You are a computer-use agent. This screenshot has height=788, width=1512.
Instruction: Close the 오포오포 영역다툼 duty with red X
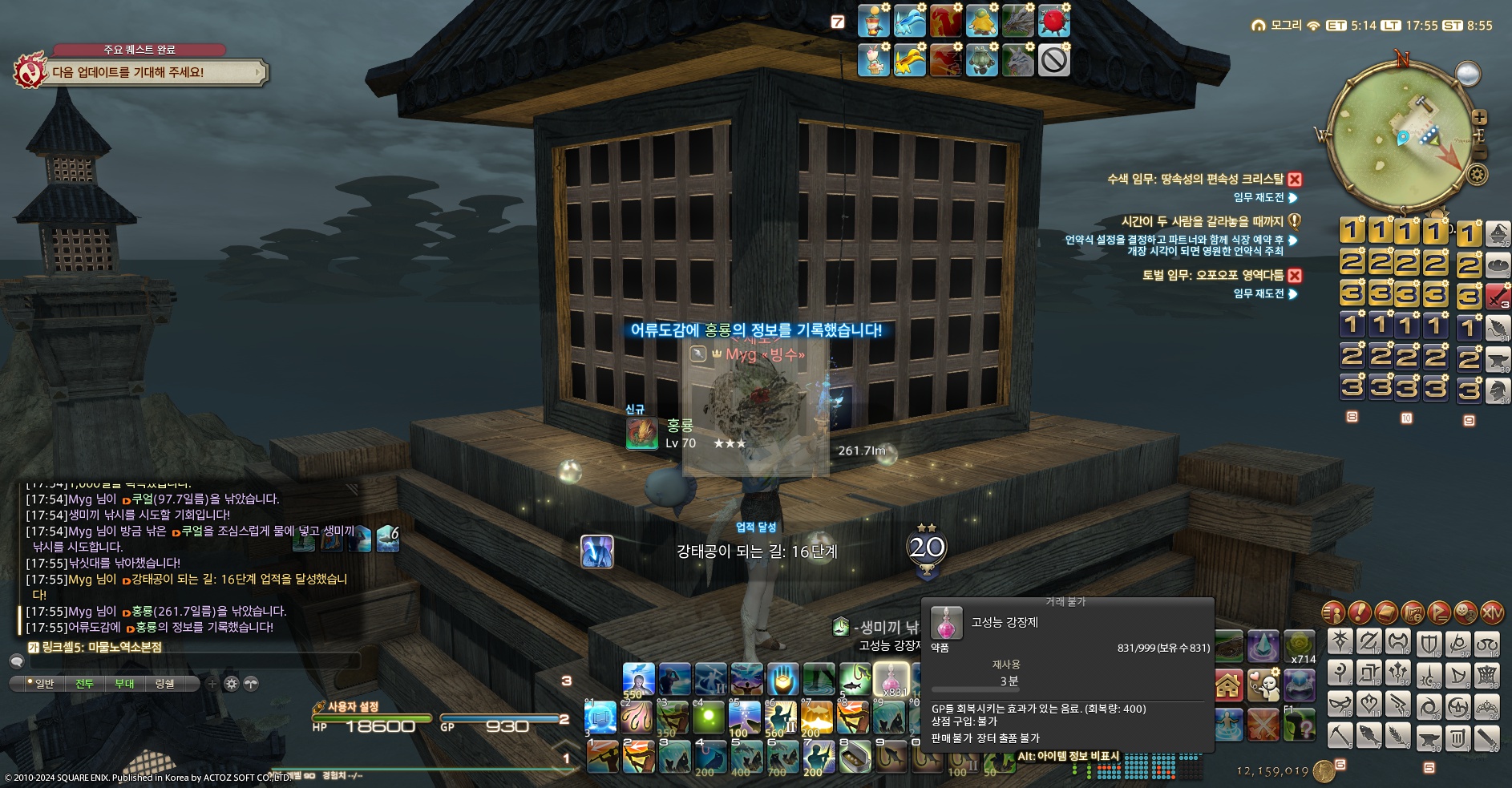[x=1295, y=276]
